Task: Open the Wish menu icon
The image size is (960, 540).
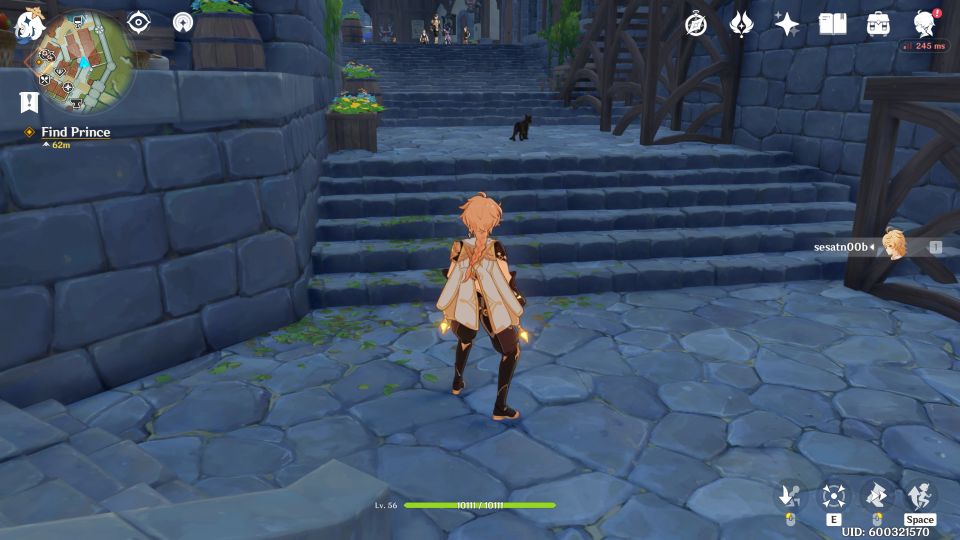Action: 741,24
